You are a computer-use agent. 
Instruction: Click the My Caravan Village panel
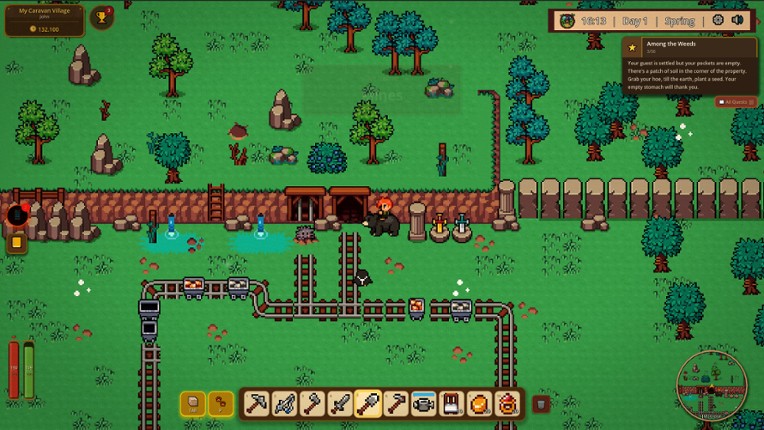point(44,19)
